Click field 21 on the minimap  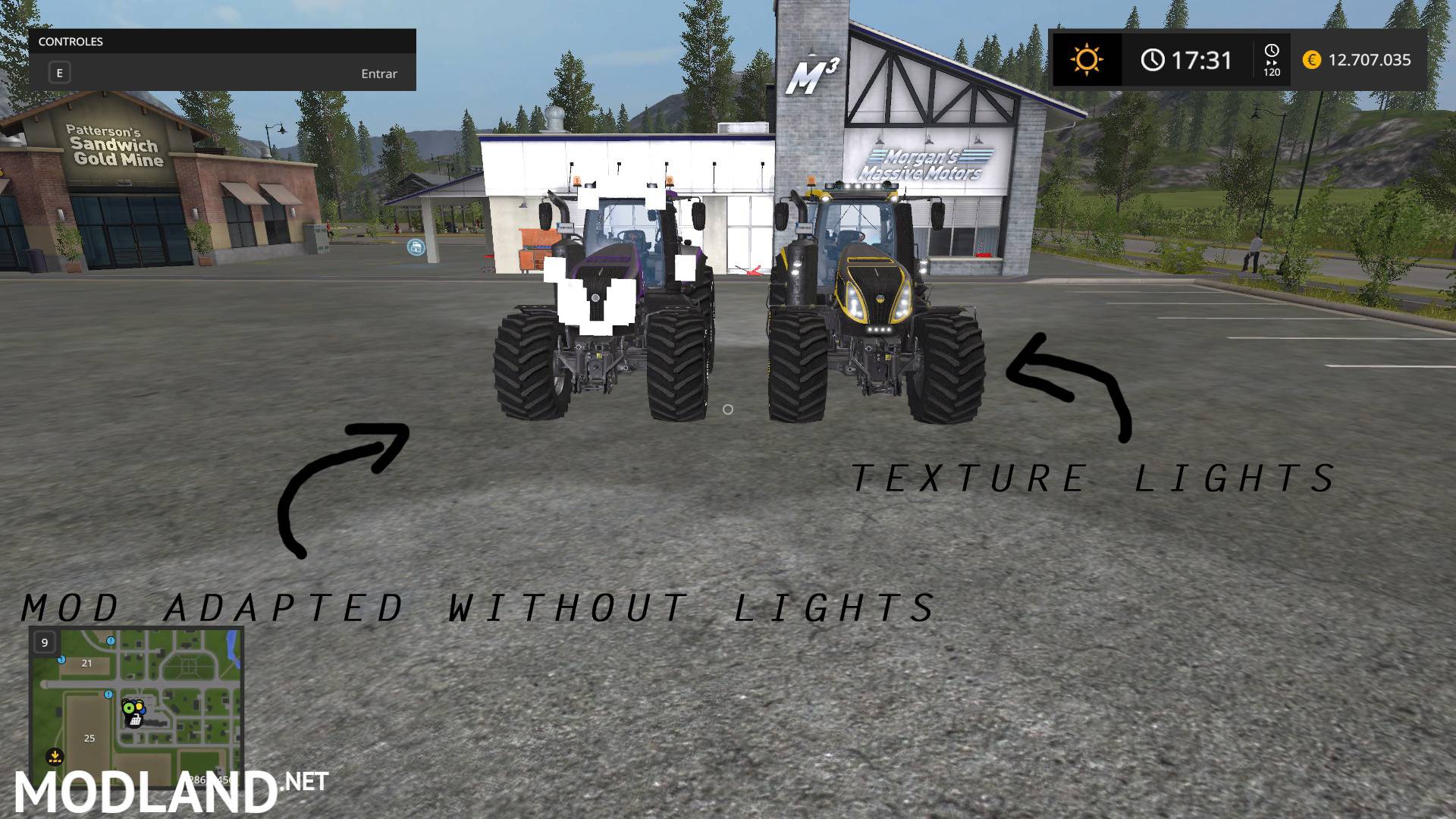point(86,664)
